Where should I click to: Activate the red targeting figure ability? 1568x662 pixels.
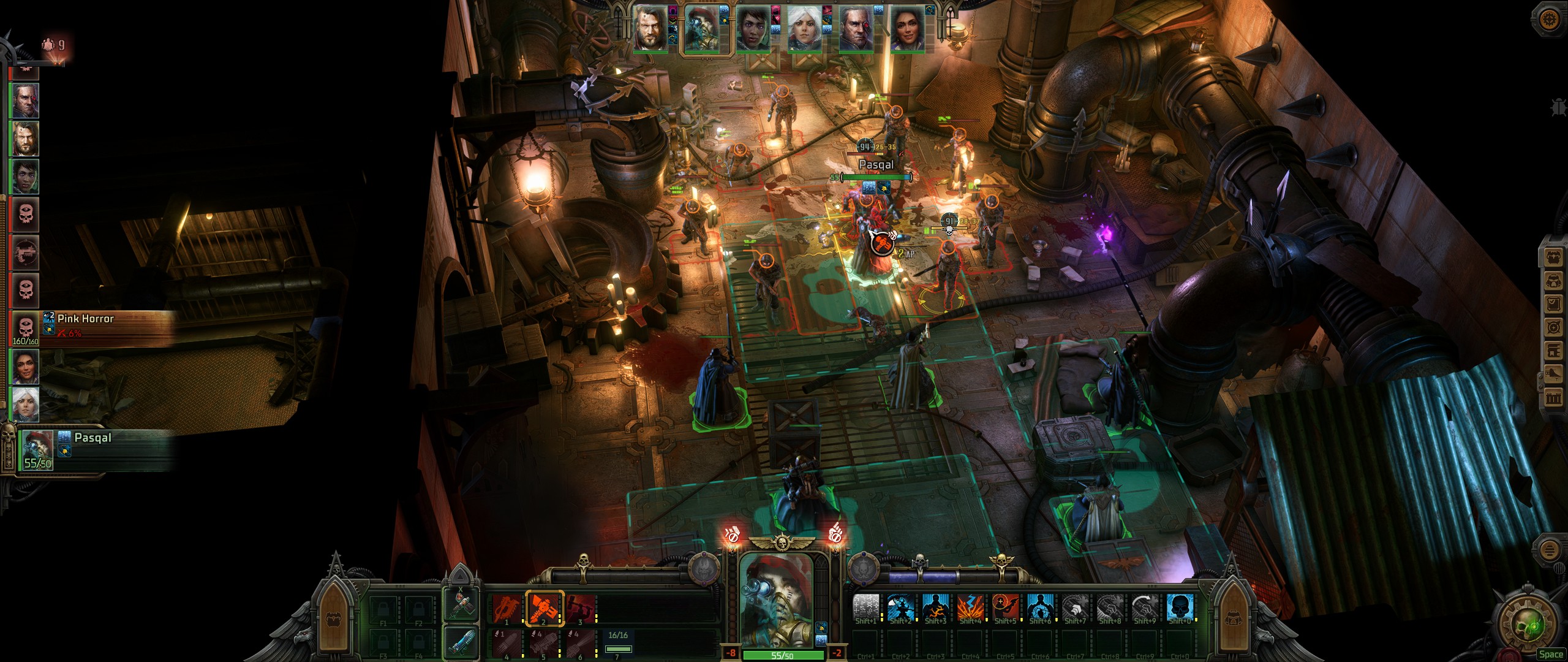pos(1005,607)
